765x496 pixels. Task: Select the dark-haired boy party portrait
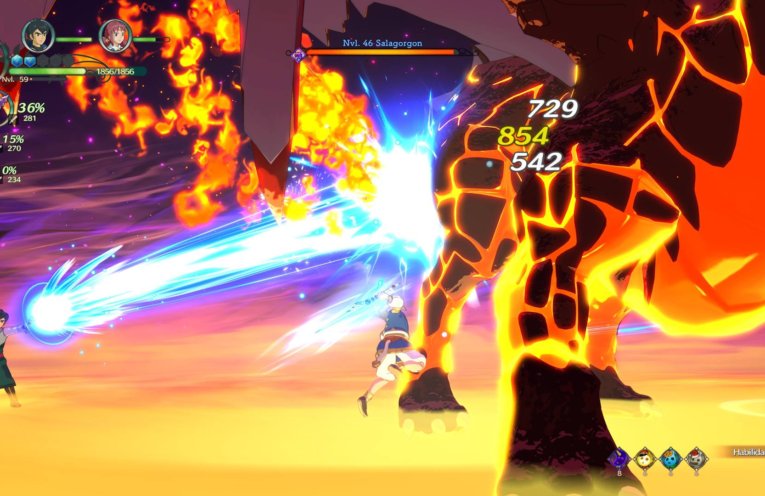point(38,36)
